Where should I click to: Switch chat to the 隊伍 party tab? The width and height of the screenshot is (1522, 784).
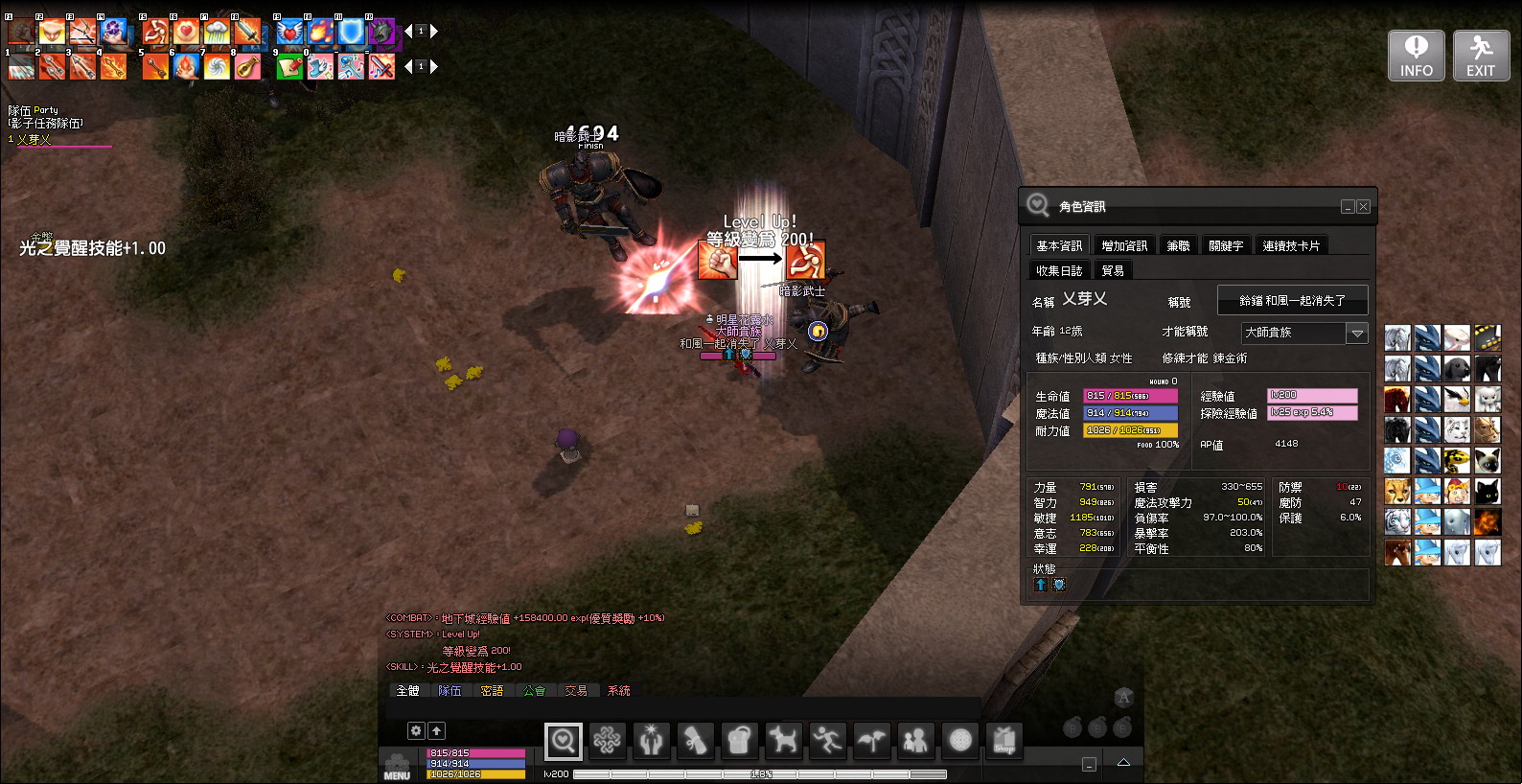(450, 691)
